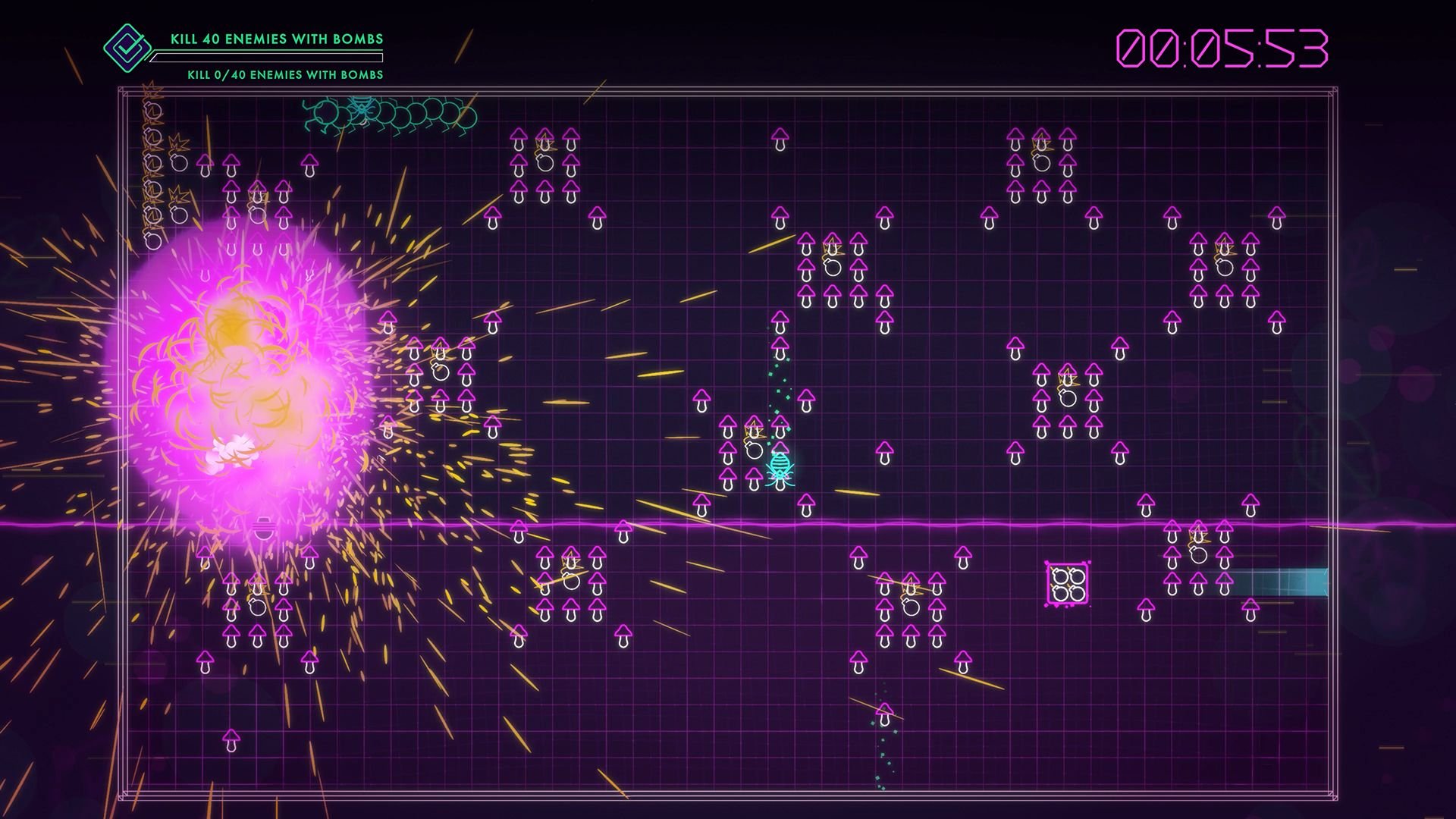The image size is (1456, 819).
Task: Click the gold starburst mushroom near top-left corner
Action: point(180,140)
